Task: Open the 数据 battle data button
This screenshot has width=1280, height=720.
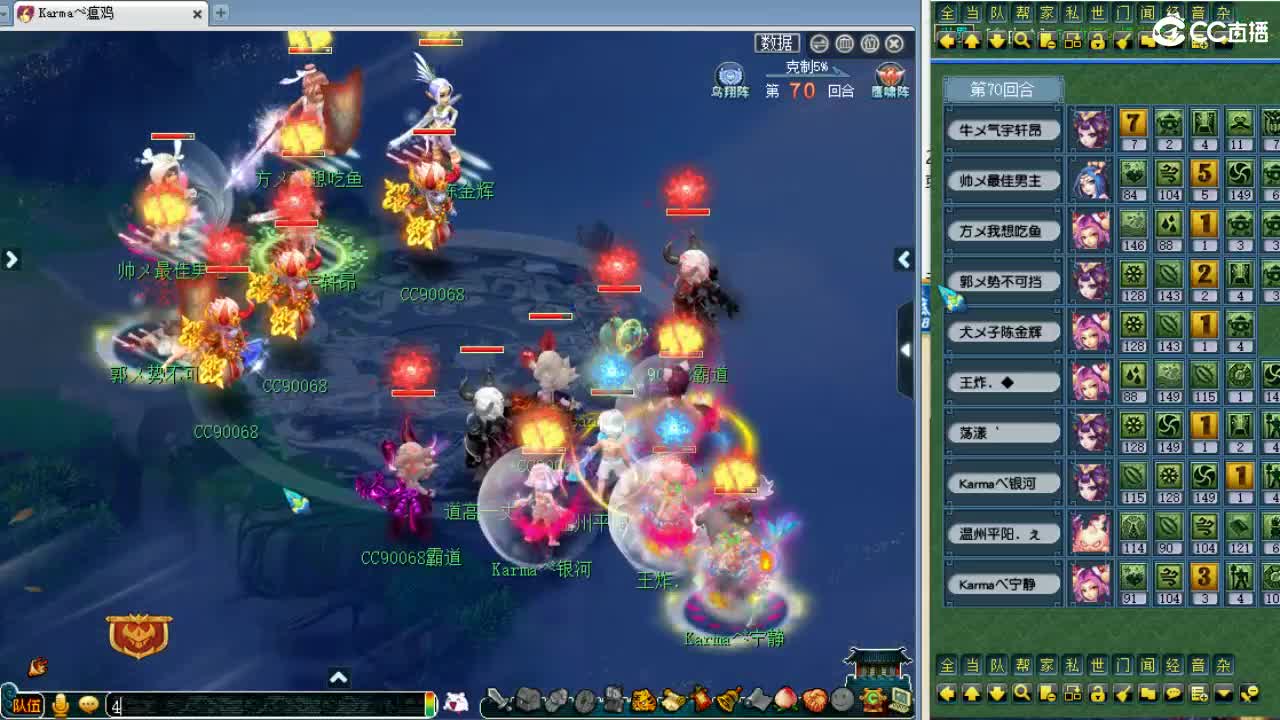Action: [779, 43]
